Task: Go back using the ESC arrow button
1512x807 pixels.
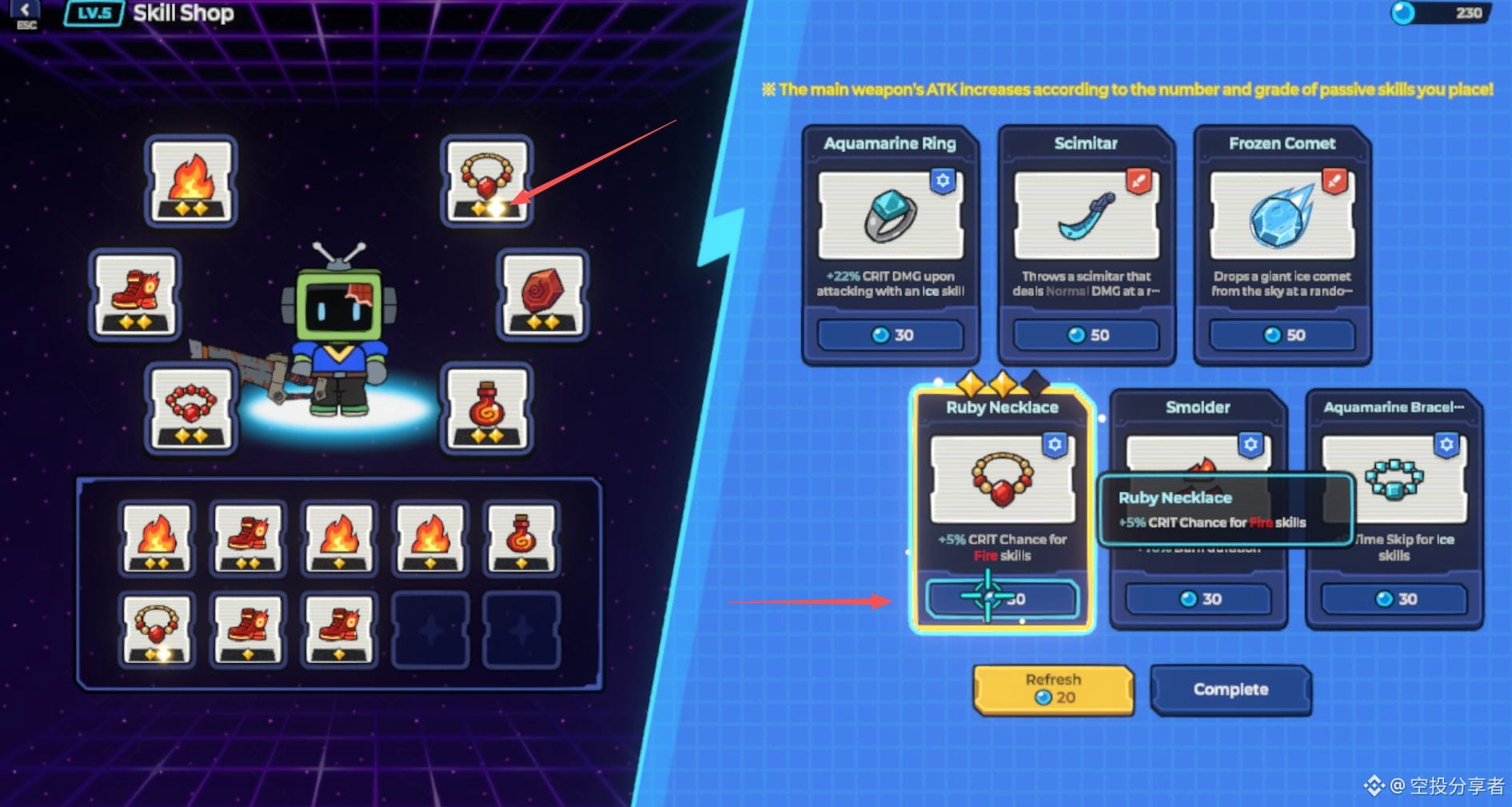Action: [x=26, y=12]
